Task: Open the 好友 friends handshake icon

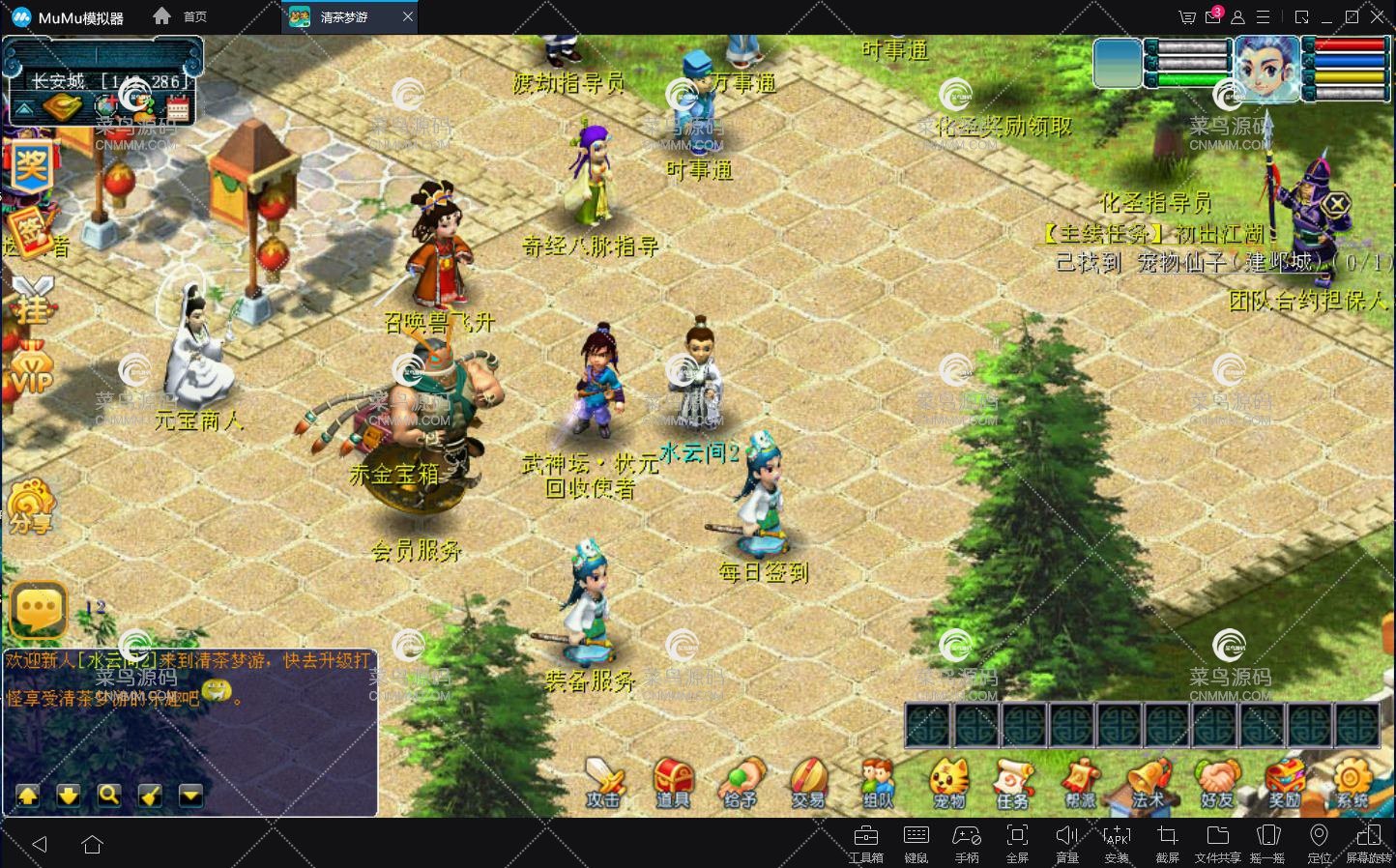Action: tap(1217, 782)
